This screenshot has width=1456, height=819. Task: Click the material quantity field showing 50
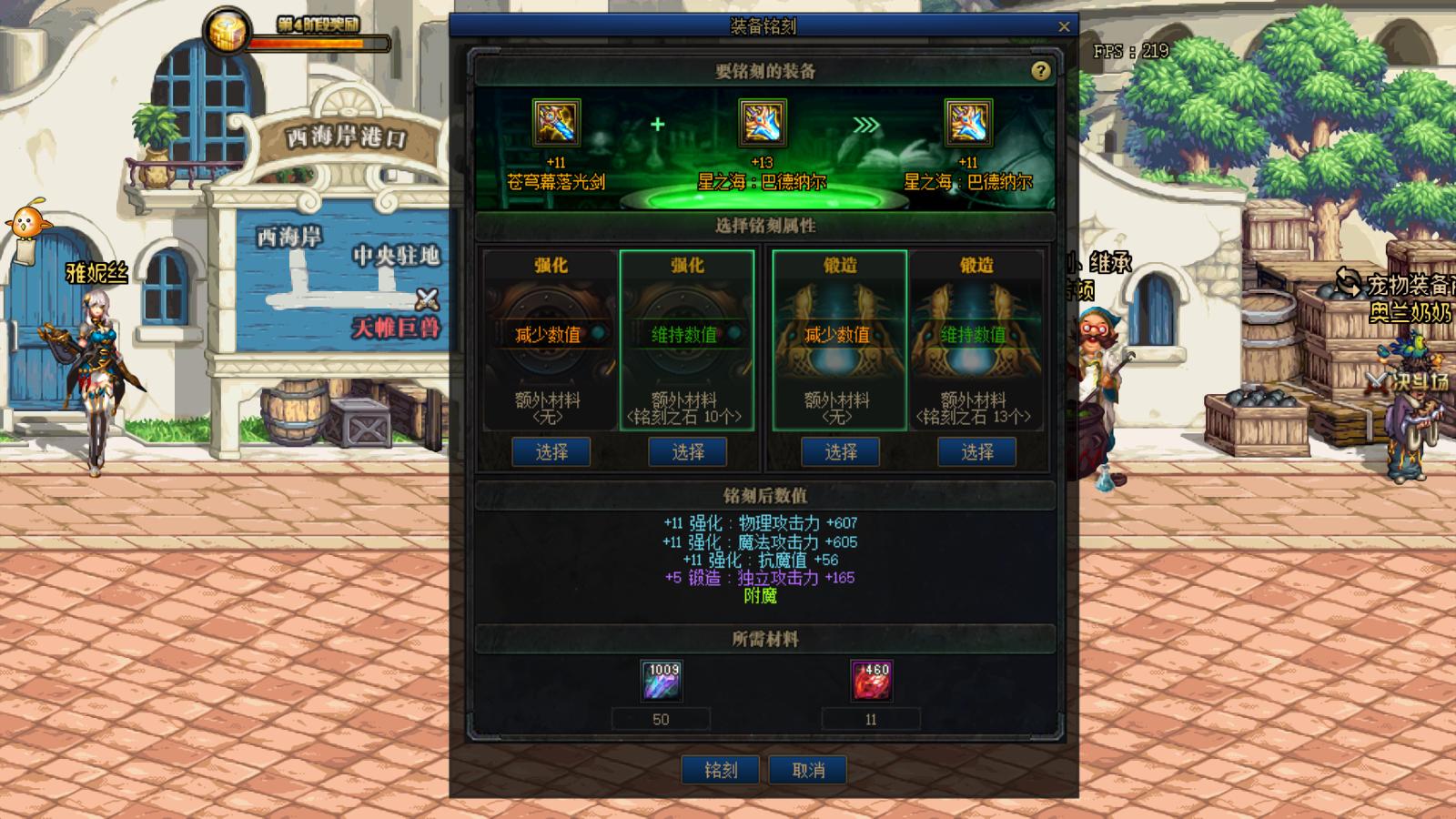(661, 719)
